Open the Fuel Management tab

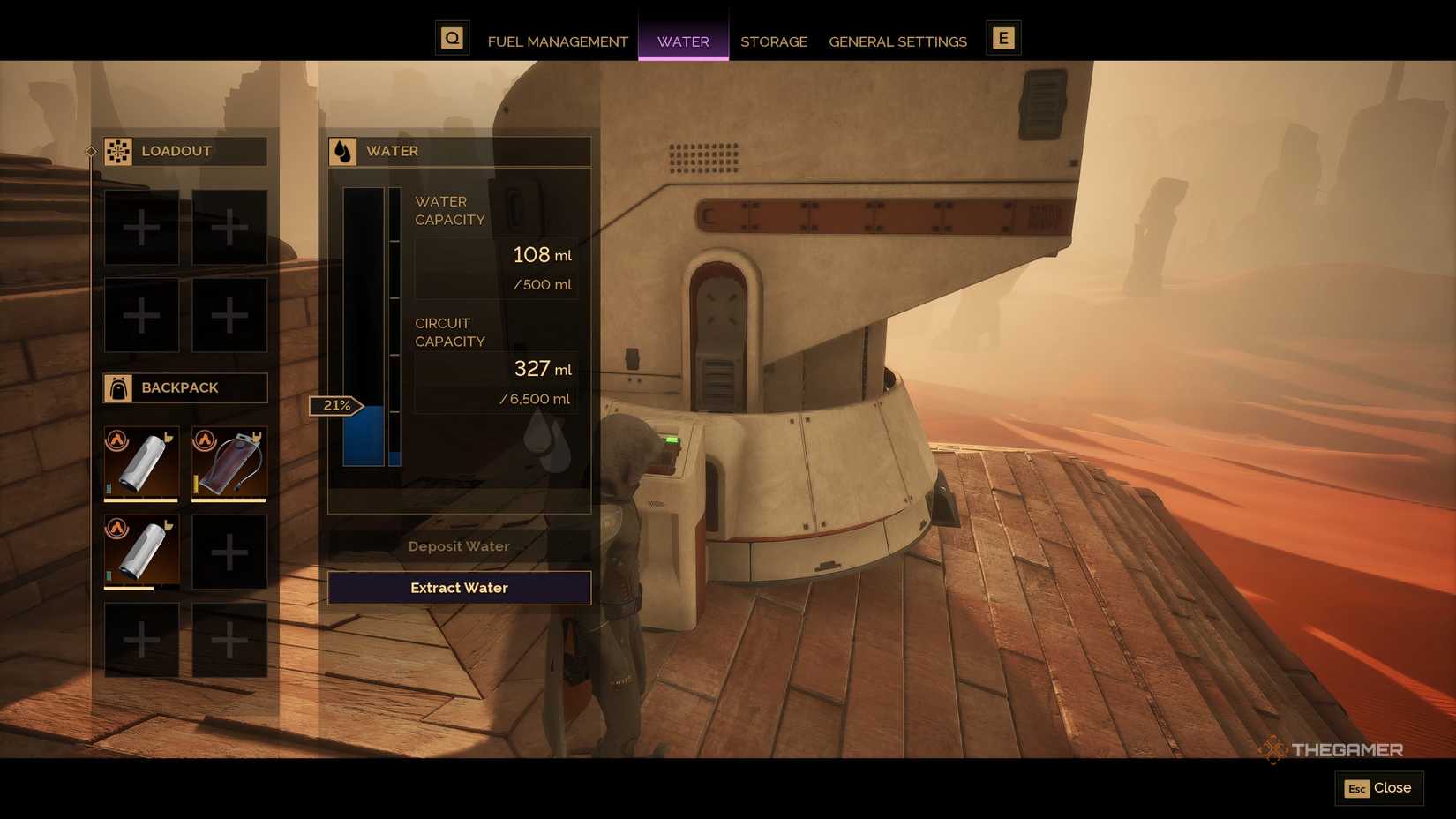(558, 41)
